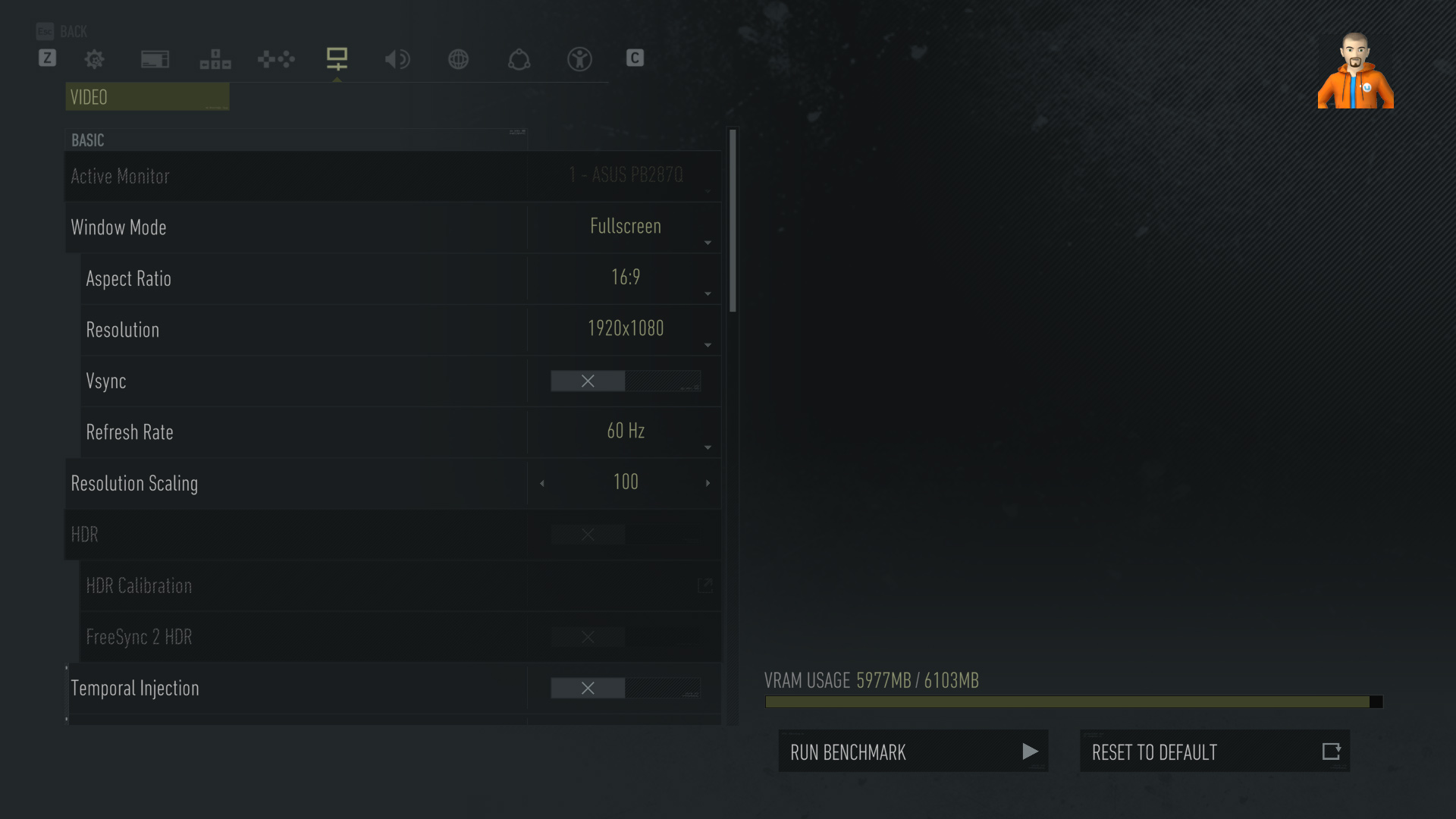
Task: Switch to the audio speaker tab
Action: click(x=397, y=59)
